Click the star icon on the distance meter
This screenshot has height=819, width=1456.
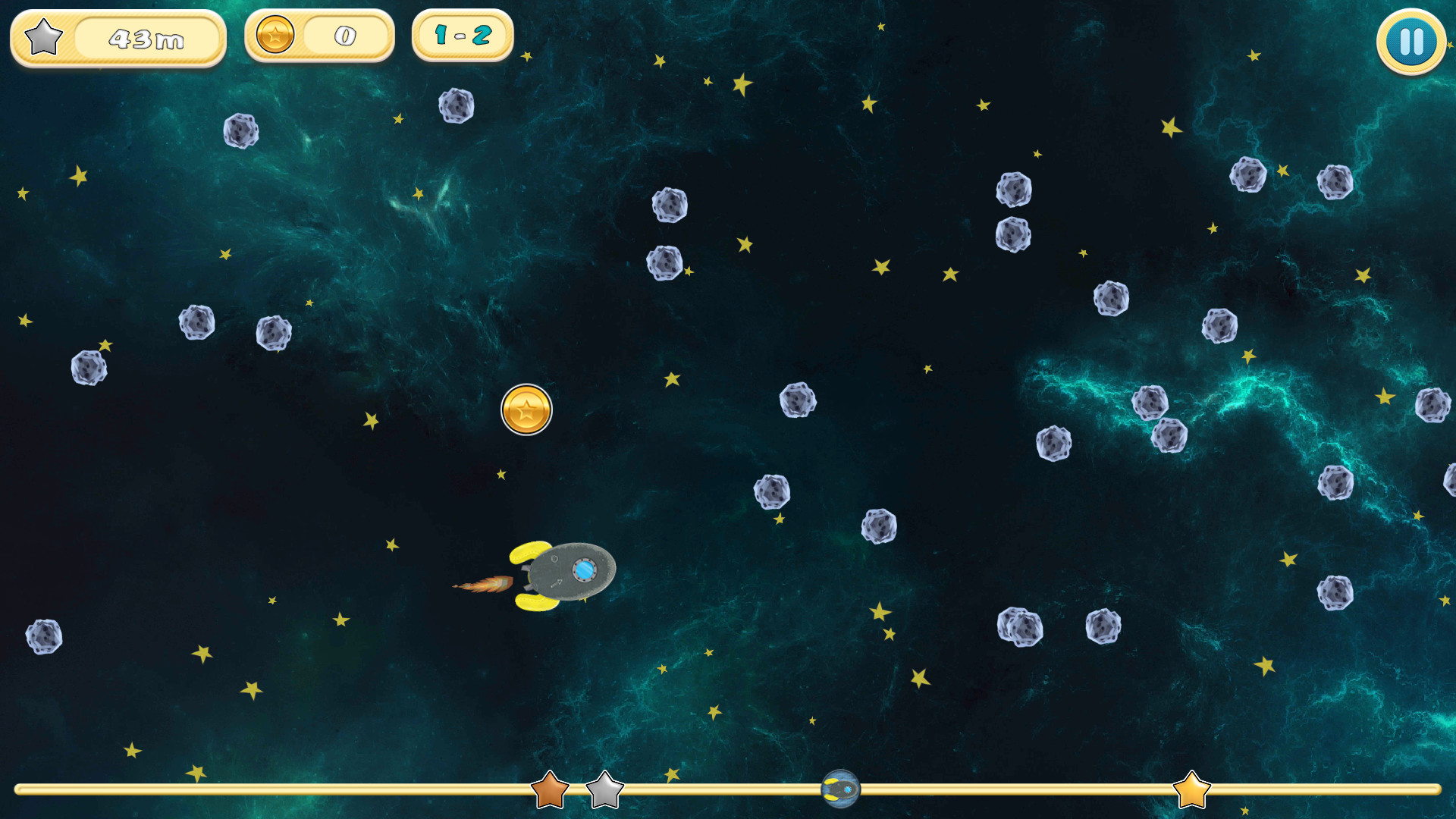click(x=42, y=36)
